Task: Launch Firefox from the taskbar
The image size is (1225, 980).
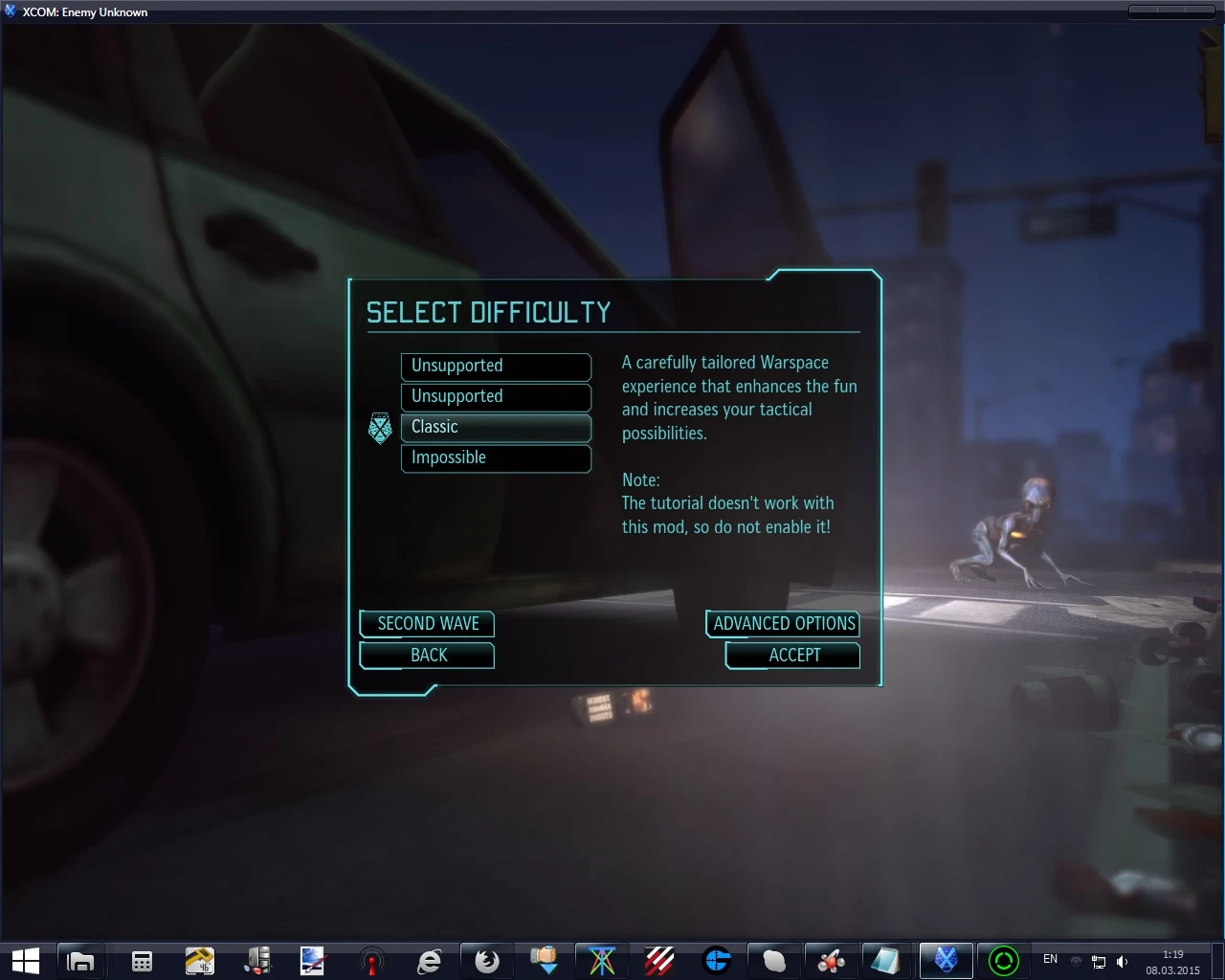Action: click(x=487, y=960)
